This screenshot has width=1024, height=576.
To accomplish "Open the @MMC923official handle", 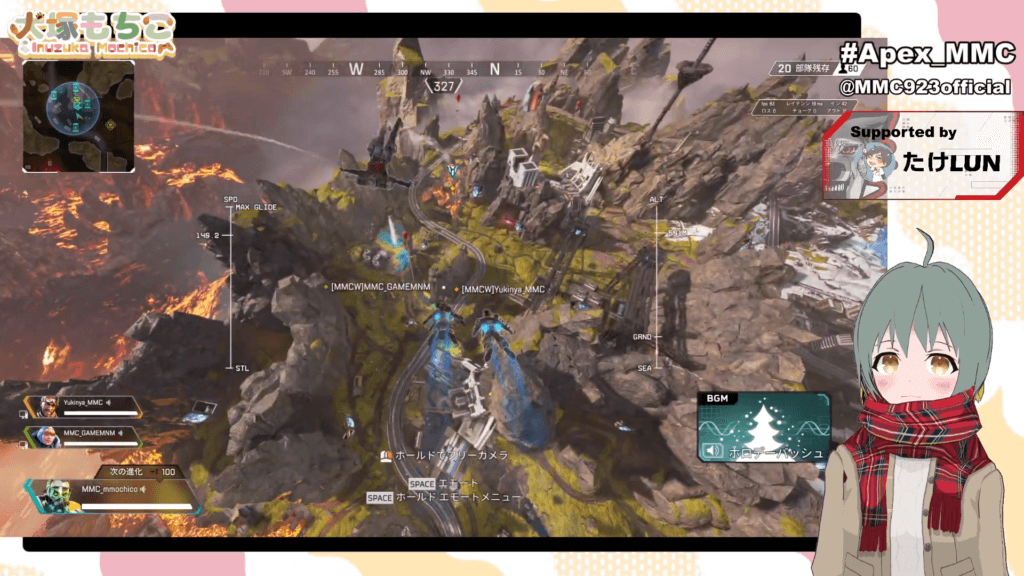I will pos(924,88).
